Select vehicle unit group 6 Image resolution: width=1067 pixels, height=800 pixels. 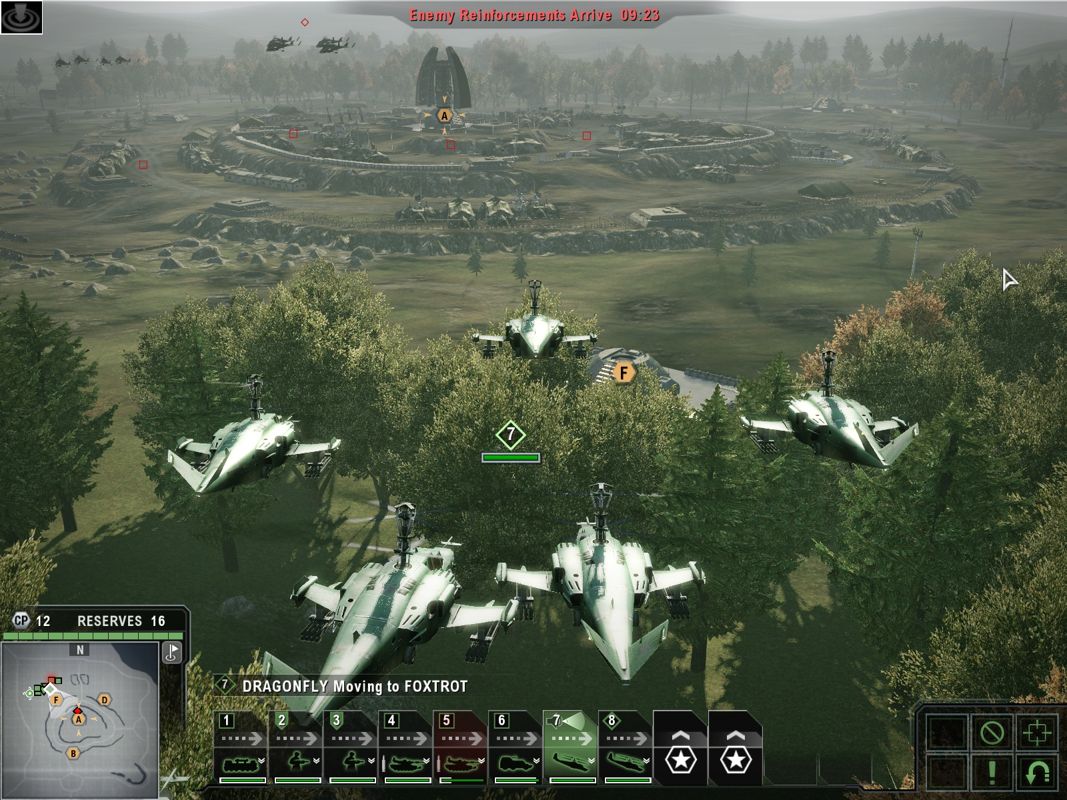(515, 748)
